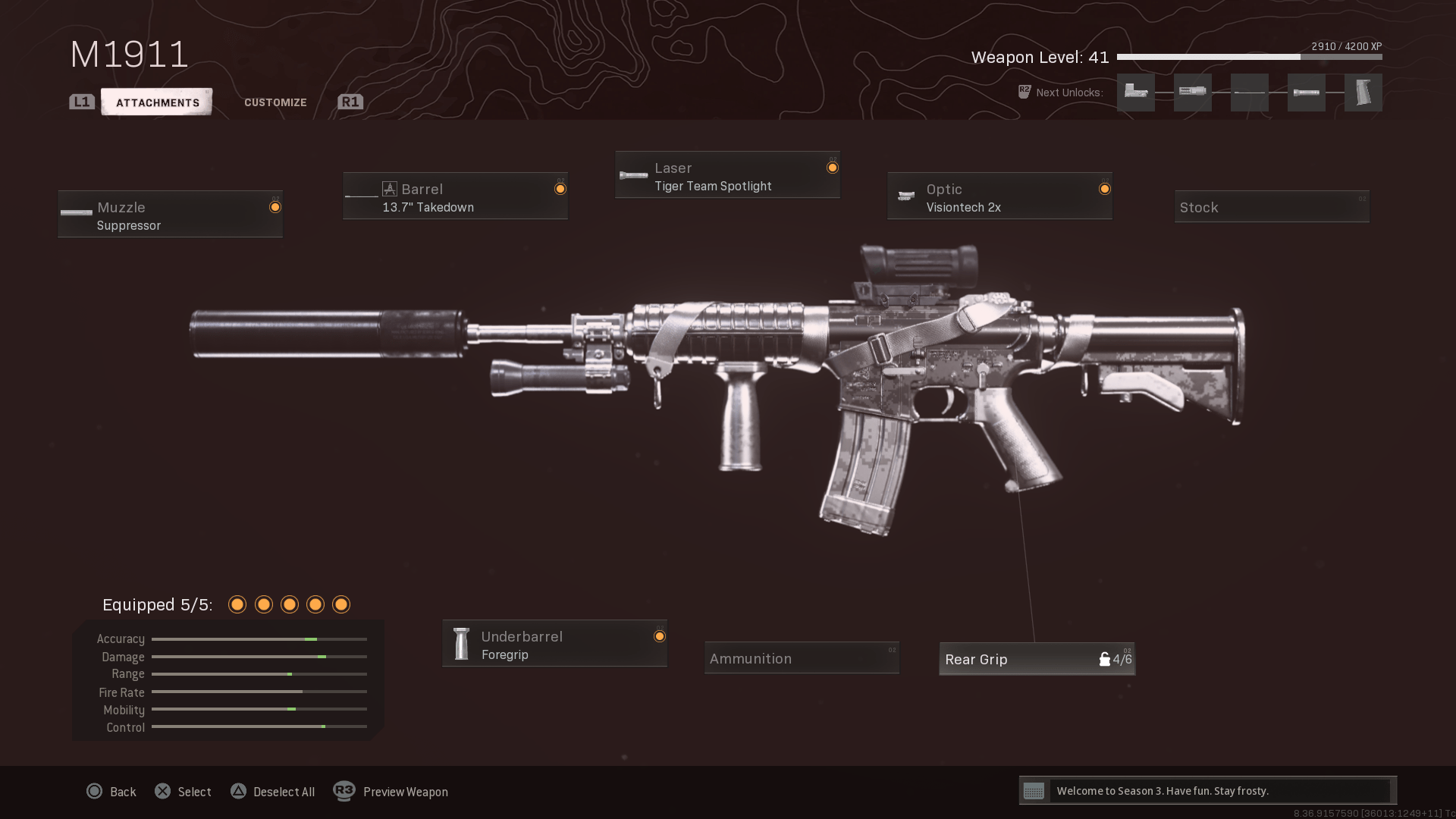
Task: Activate Preview Weapon
Action: (x=391, y=792)
